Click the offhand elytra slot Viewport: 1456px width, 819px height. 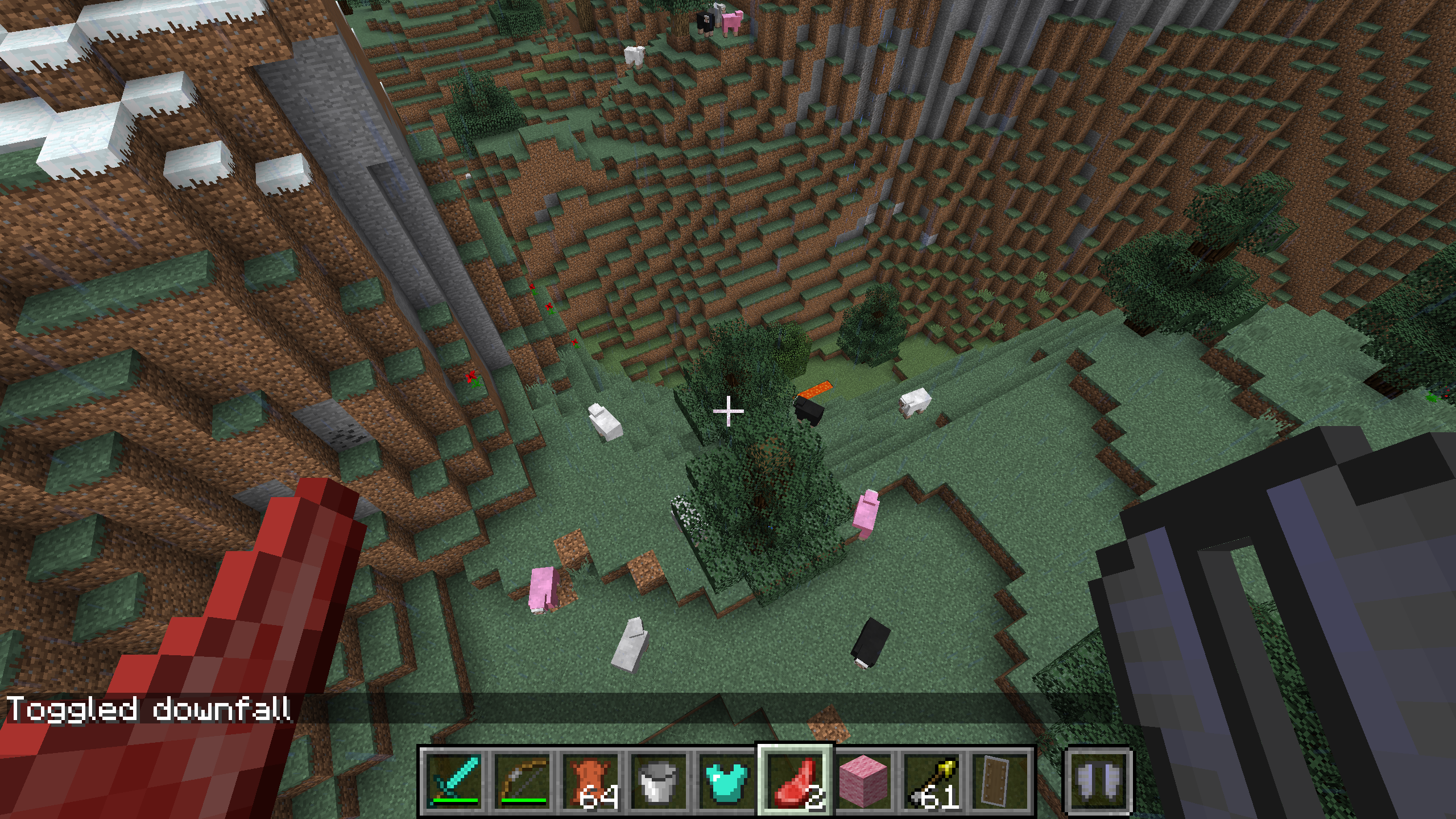pos(1099,780)
